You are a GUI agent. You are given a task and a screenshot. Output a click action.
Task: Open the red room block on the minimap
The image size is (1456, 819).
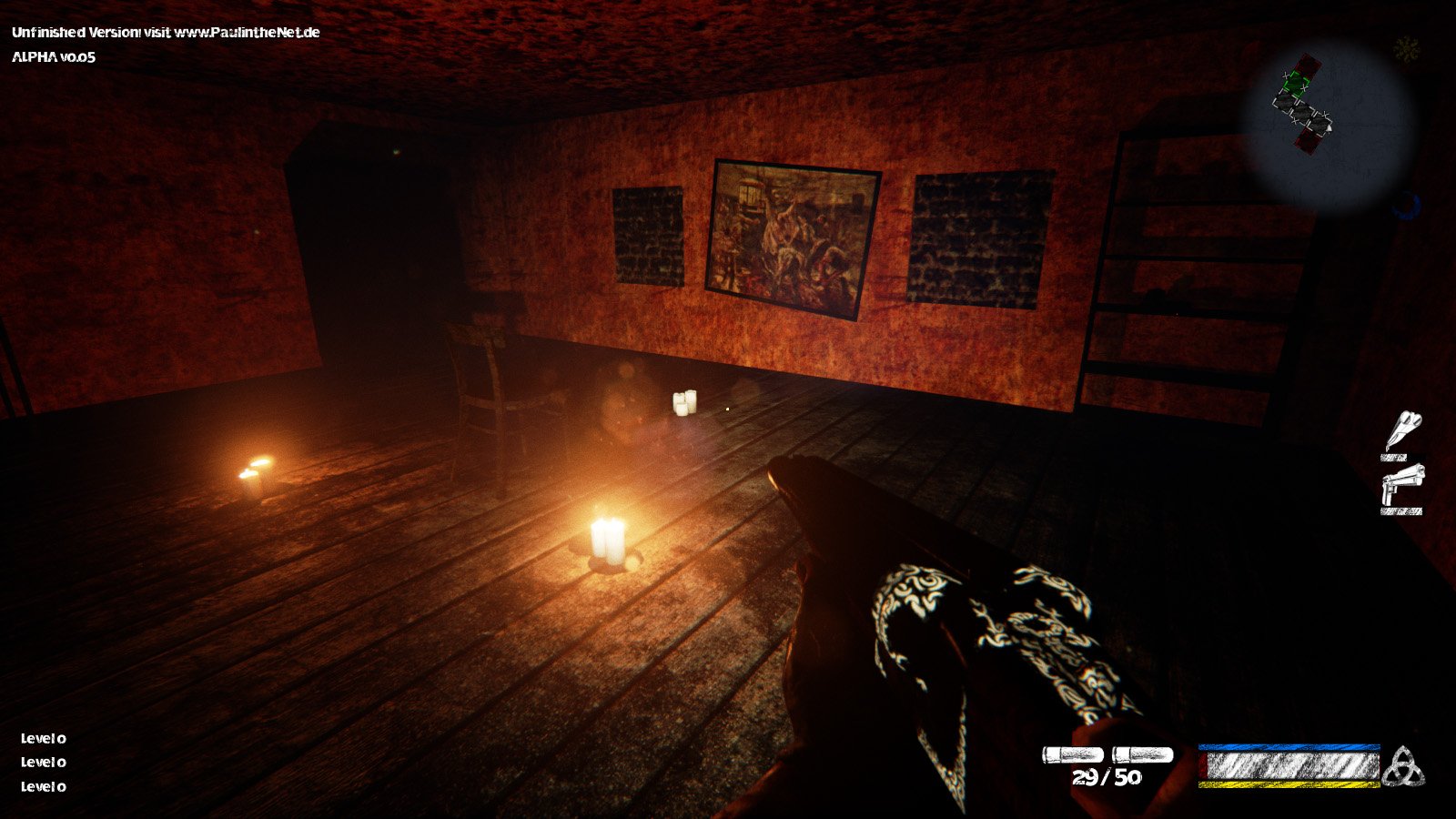1308,64
